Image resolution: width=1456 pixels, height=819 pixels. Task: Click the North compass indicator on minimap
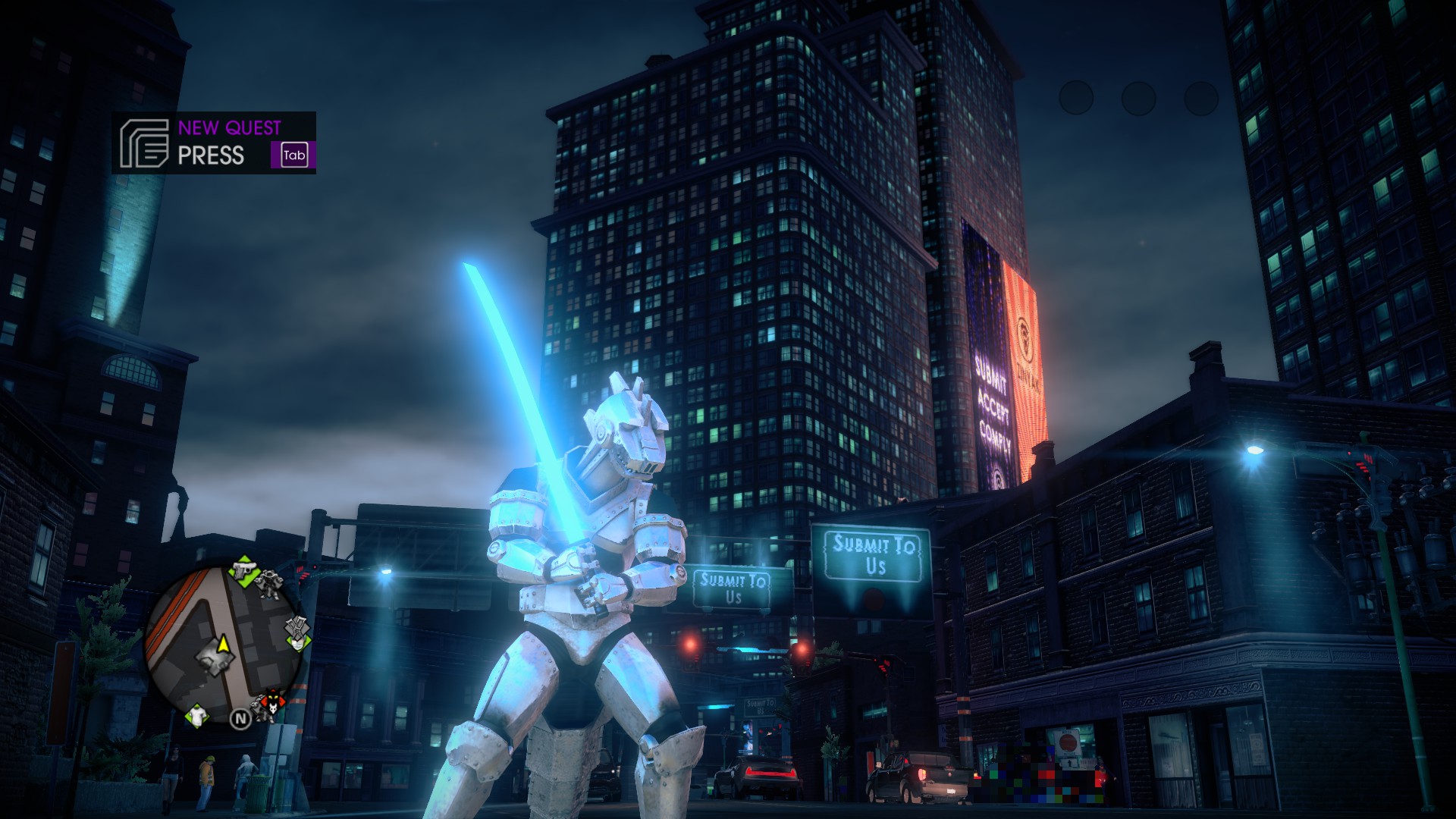[240, 718]
